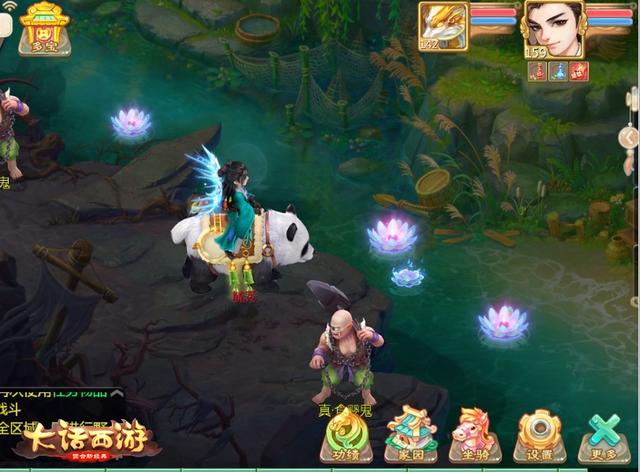Open the 设置 settings gear
The height and width of the screenshot is (472, 640).
click(540, 435)
